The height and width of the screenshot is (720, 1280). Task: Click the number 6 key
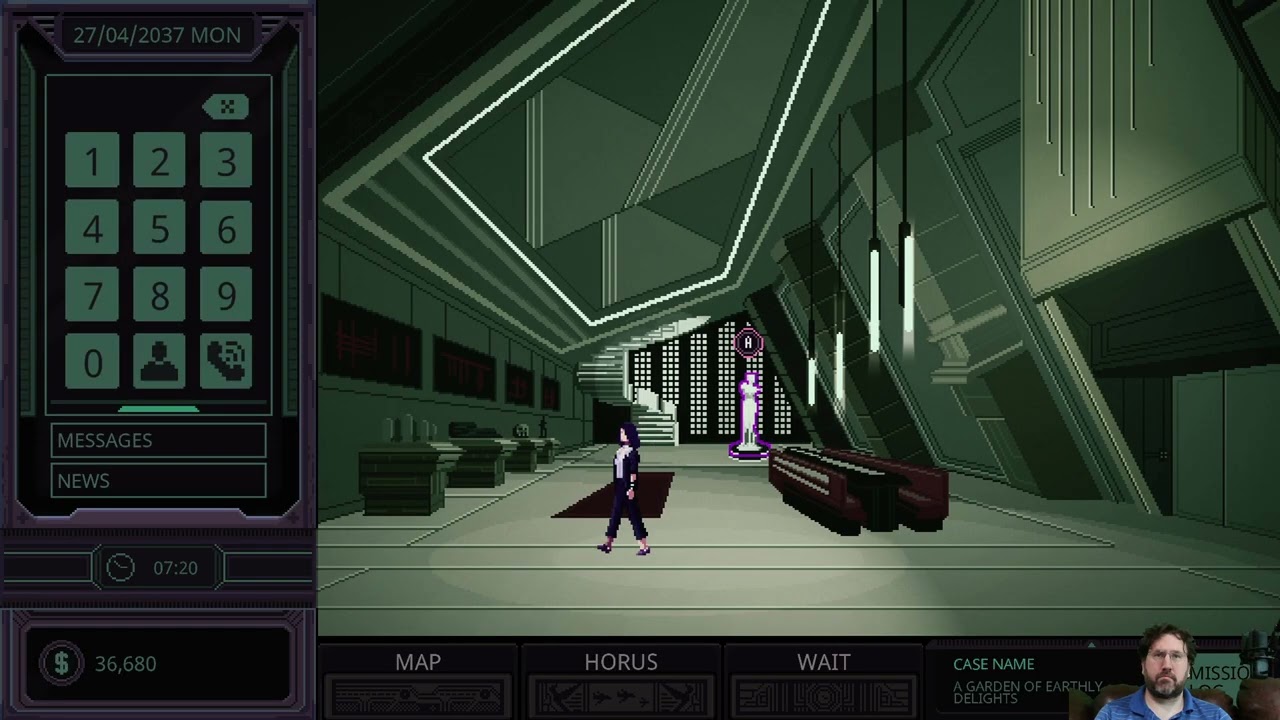pos(226,228)
